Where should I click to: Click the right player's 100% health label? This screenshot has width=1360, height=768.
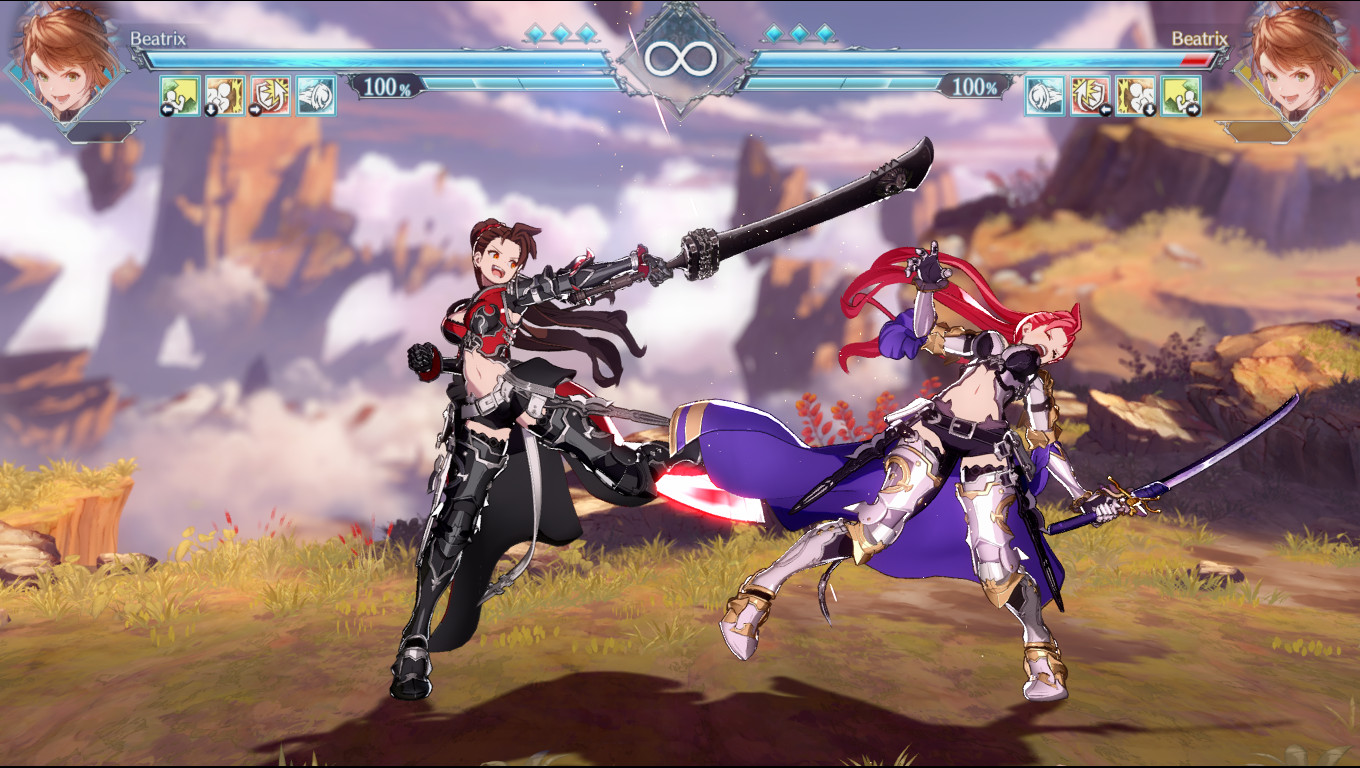tap(973, 87)
